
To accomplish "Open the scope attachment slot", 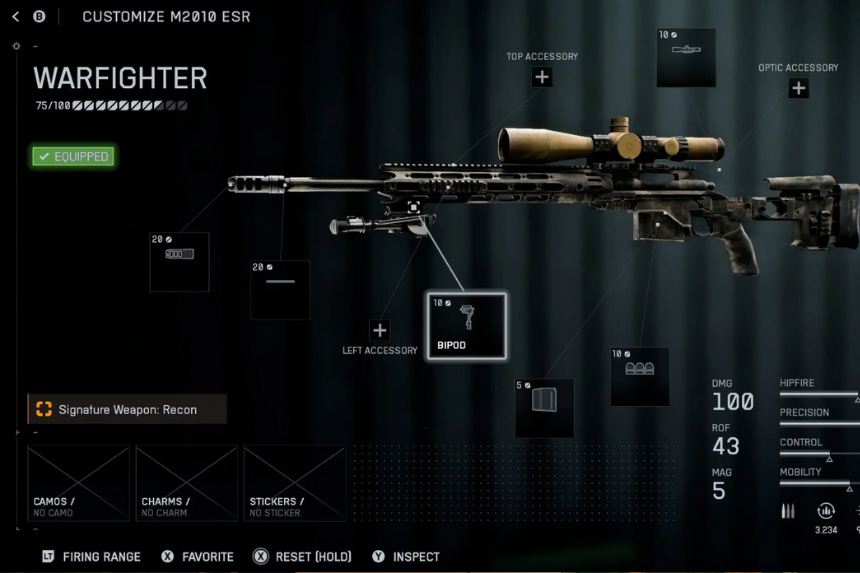I will click(x=686, y=58).
